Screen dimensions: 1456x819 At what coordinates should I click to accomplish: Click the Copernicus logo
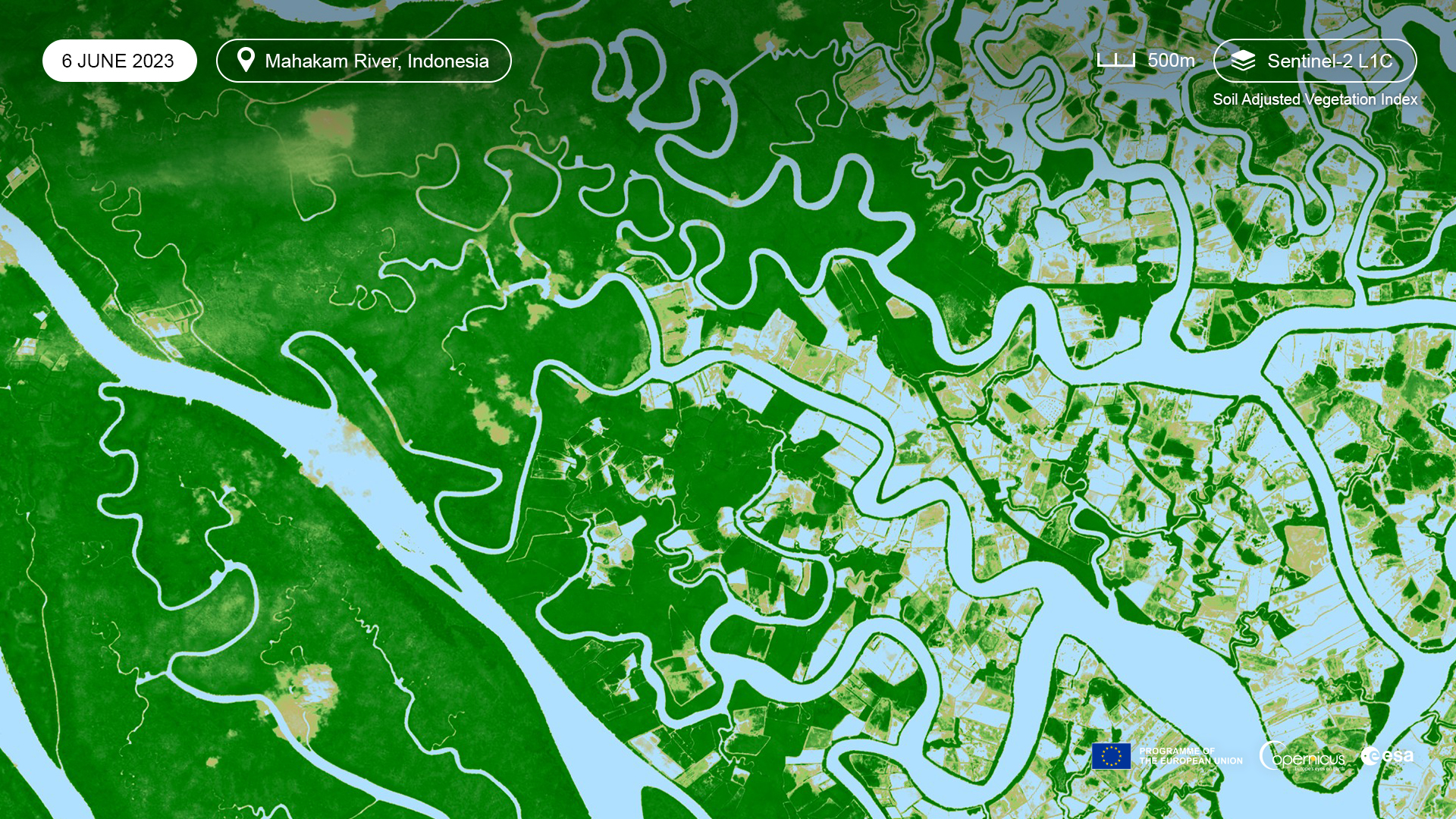(x=1302, y=757)
